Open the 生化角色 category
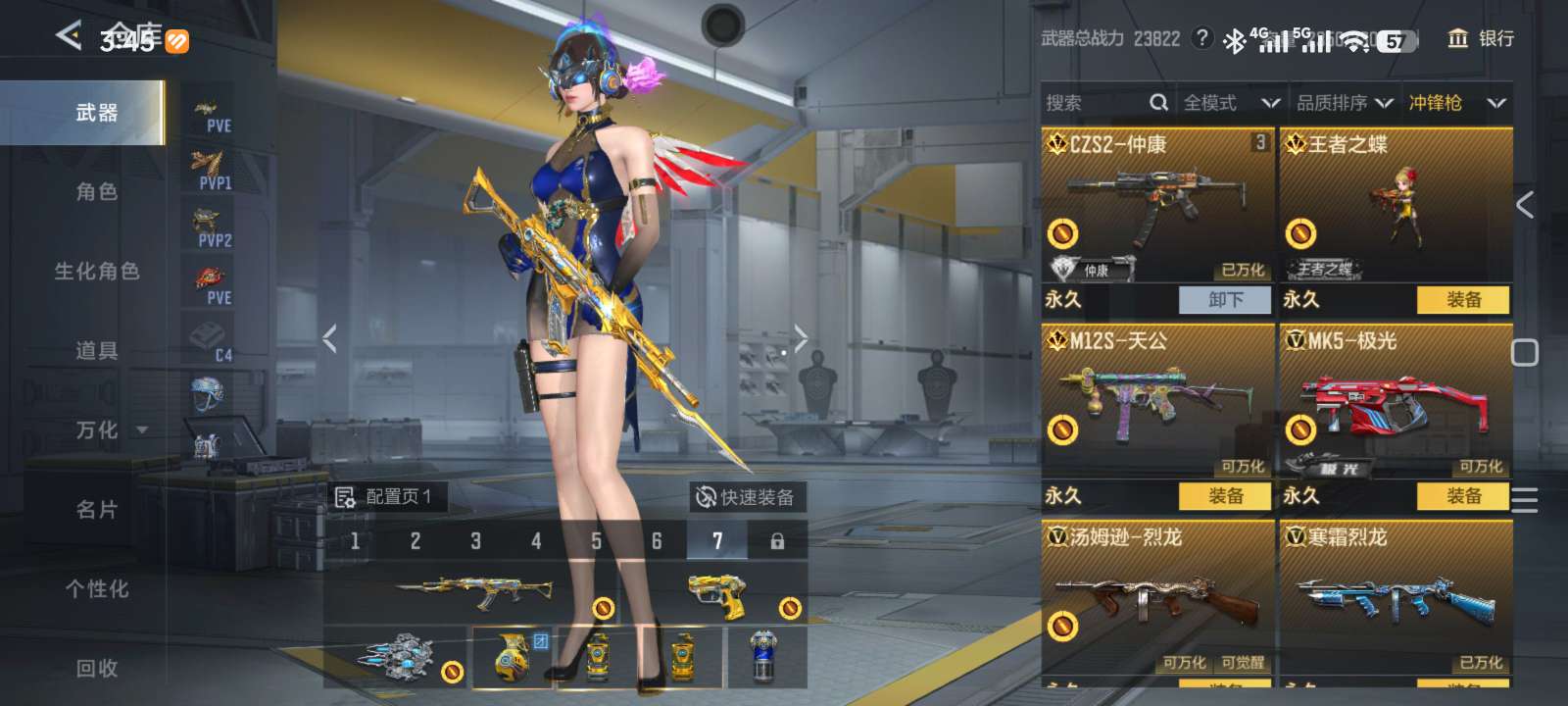 coord(96,272)
